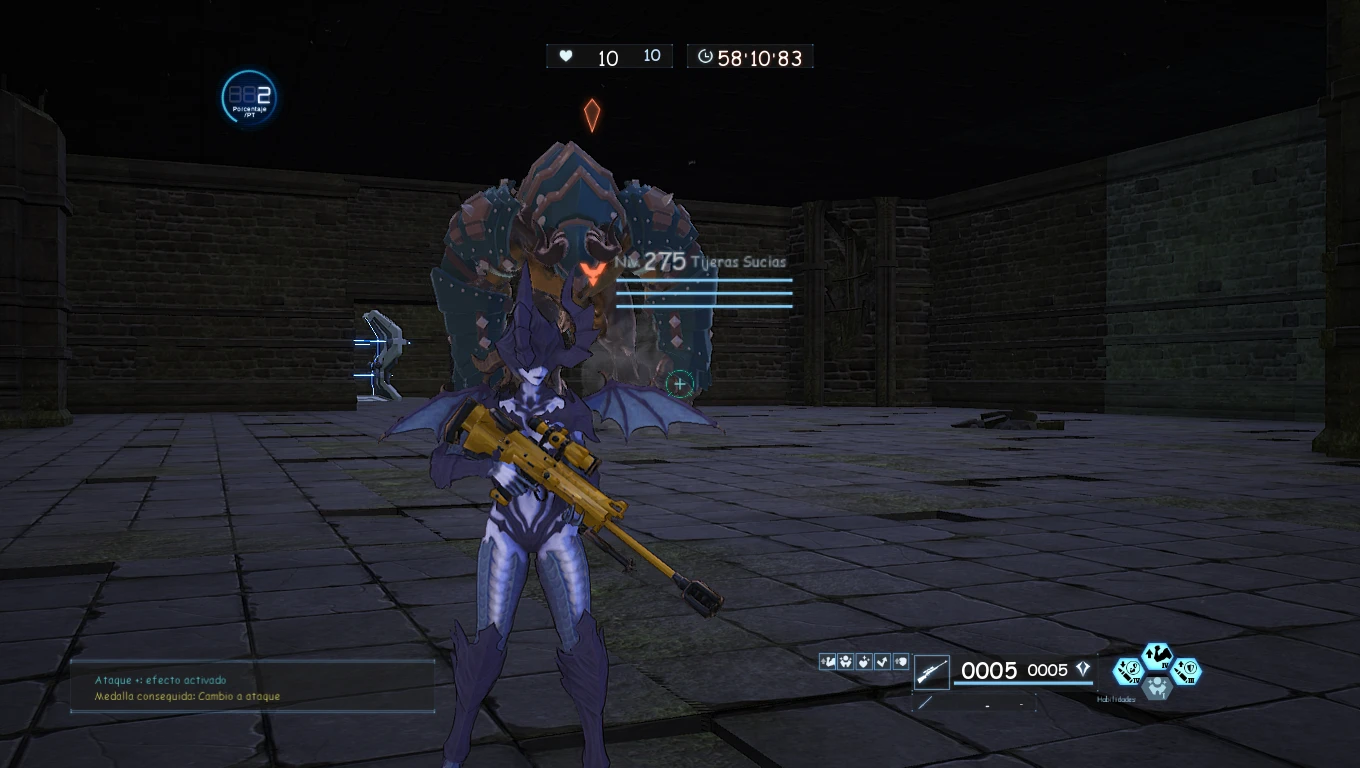Image resolution: width=1360 pixels, height=768 pixels.
Task: Select the heart buff status icon
Action: 864,661
